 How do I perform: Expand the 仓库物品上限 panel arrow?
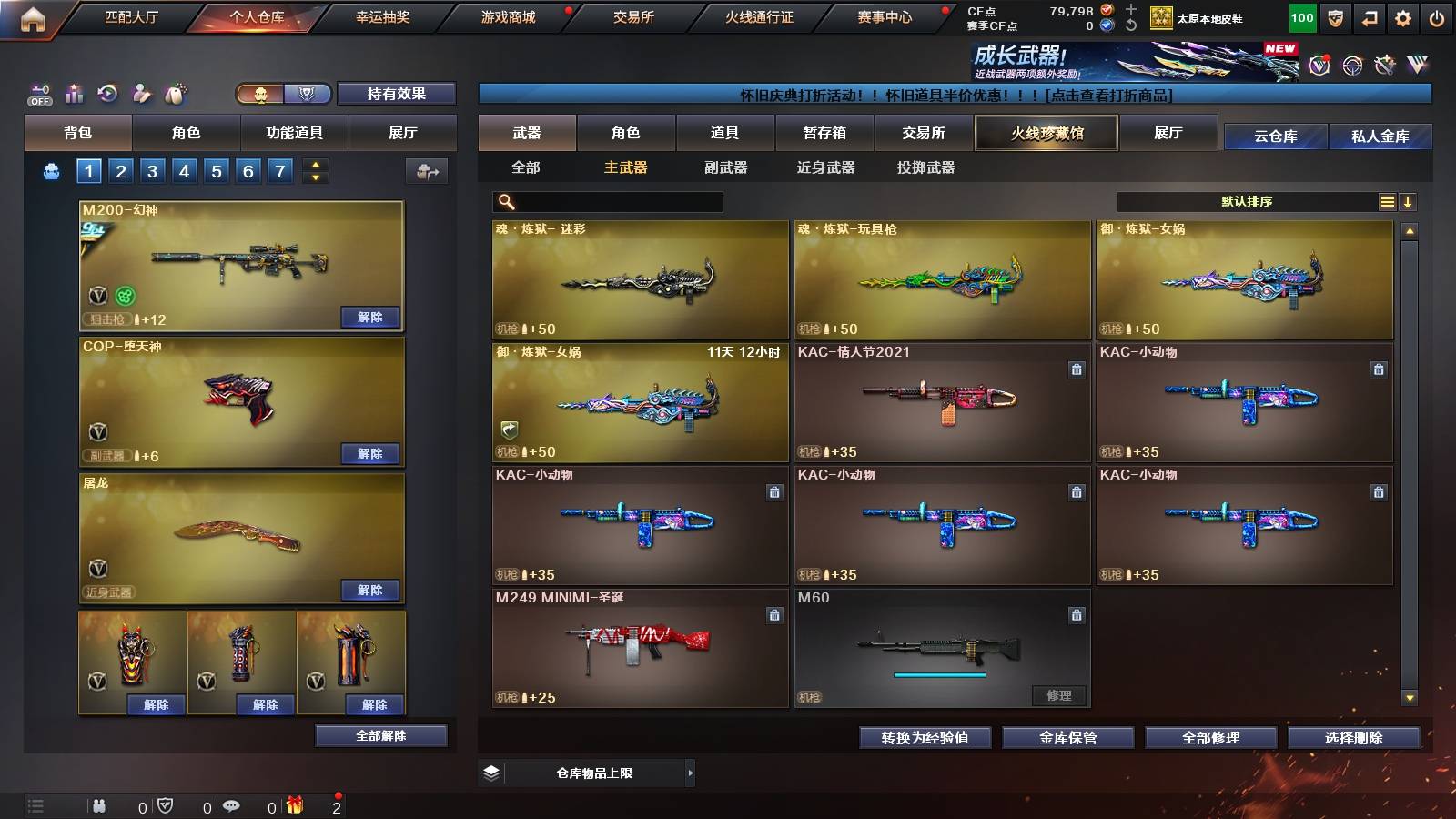point(690,773)
